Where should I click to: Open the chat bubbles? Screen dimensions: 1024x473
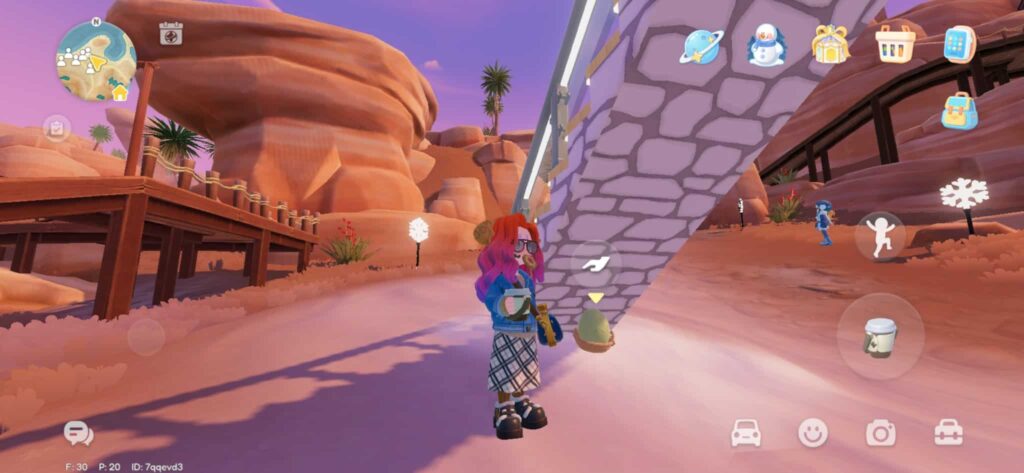pyautogui.click(x=77, y=432)
